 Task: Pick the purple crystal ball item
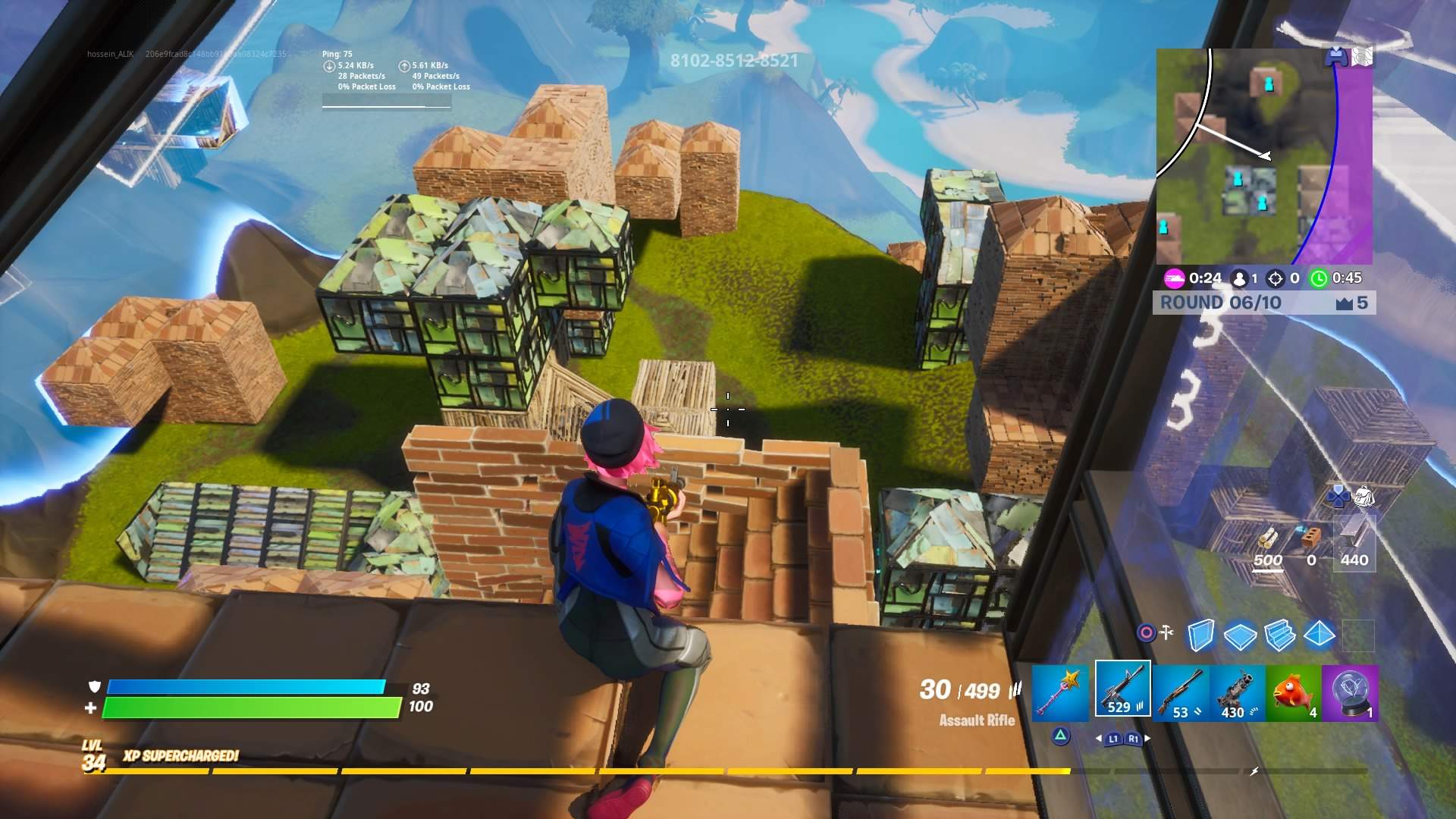click(x=1351, y=693)
